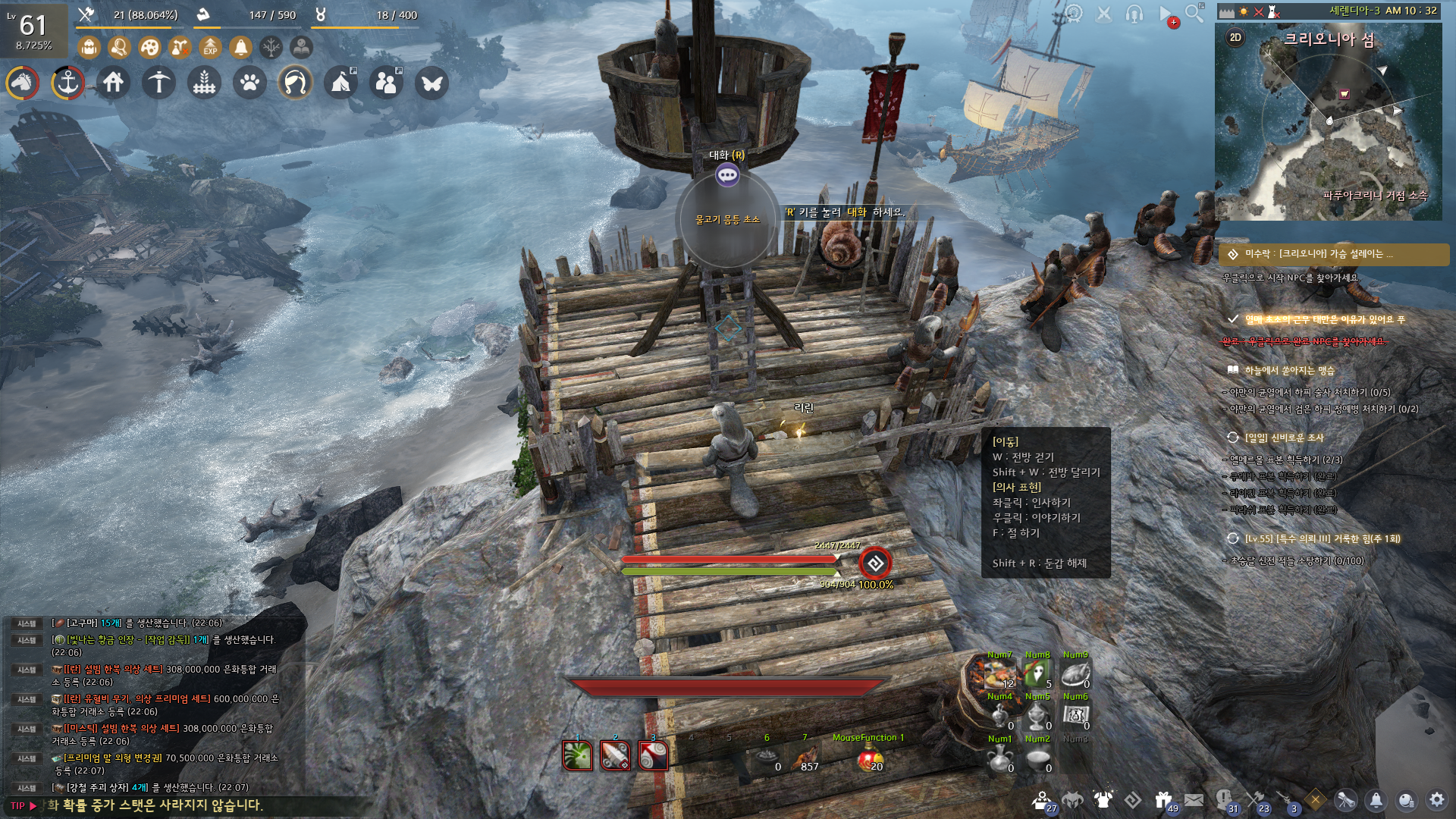Select the anchor ship icon
This screenshot has height=819, width=1456.
68,83
